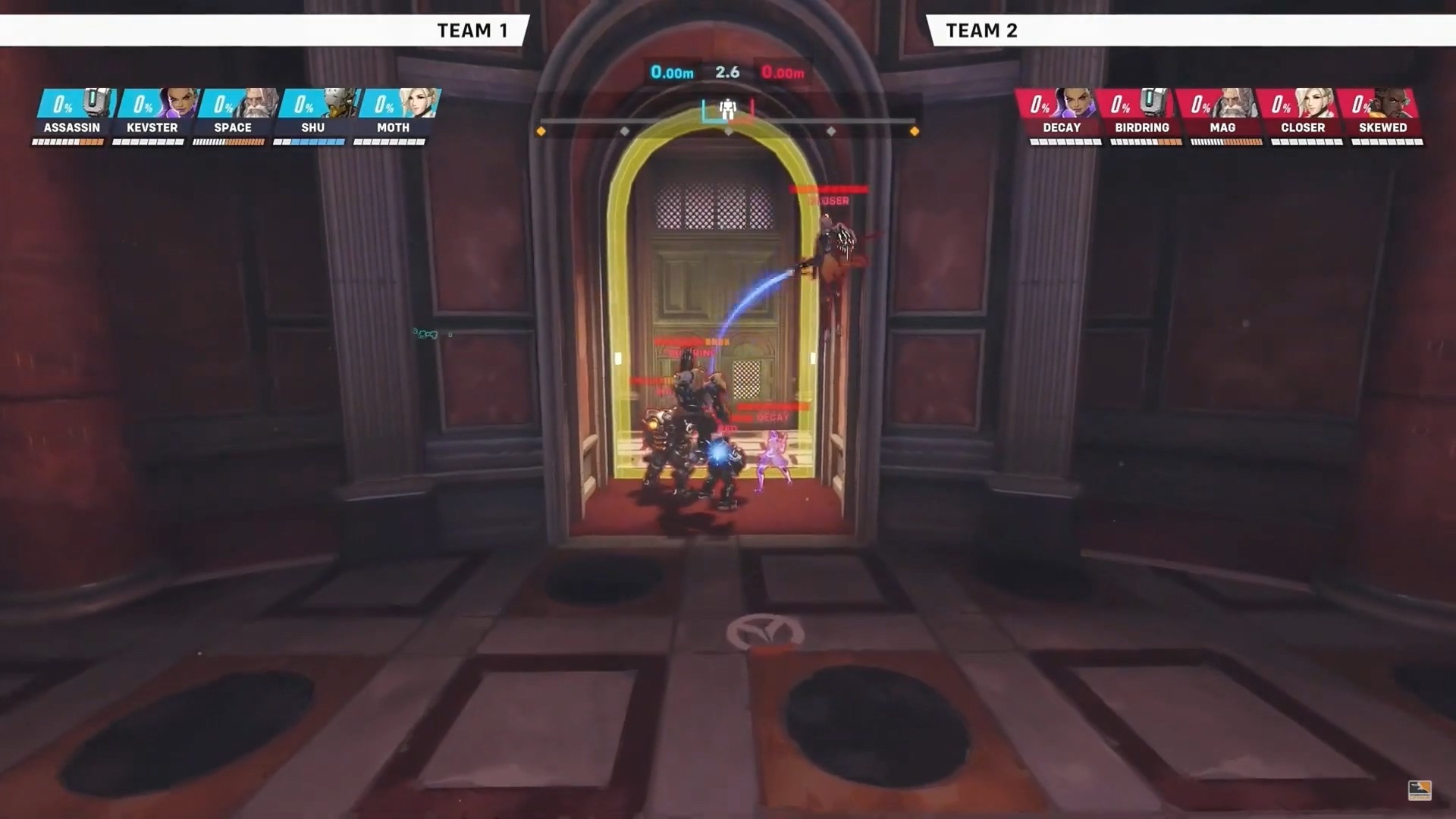Click the payload objective icon

click(728, 110)
